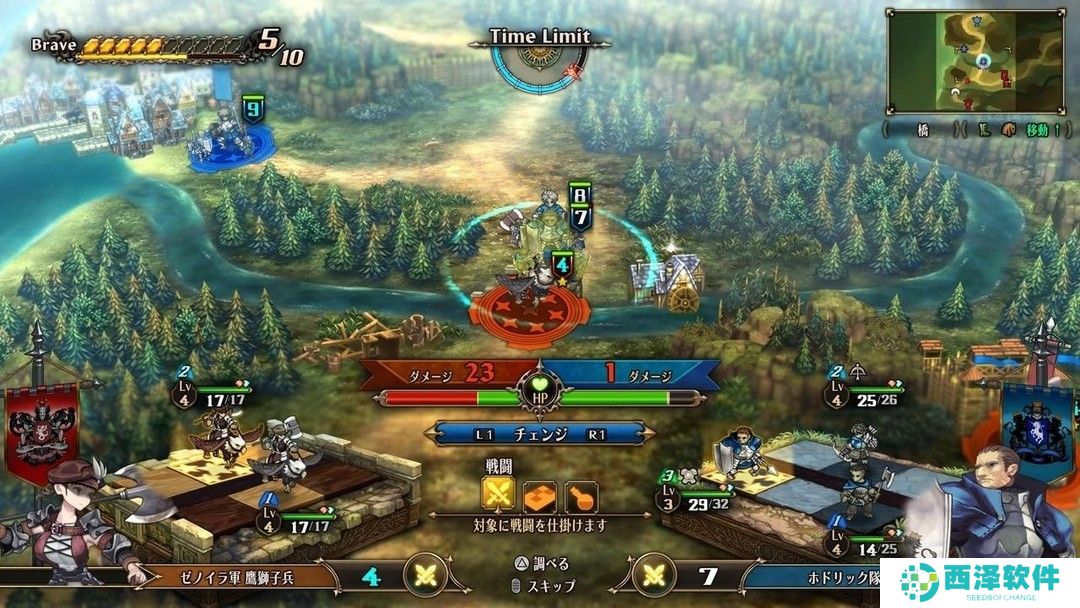
Task: Select the potion flask item command
Action: coord(581,493)
